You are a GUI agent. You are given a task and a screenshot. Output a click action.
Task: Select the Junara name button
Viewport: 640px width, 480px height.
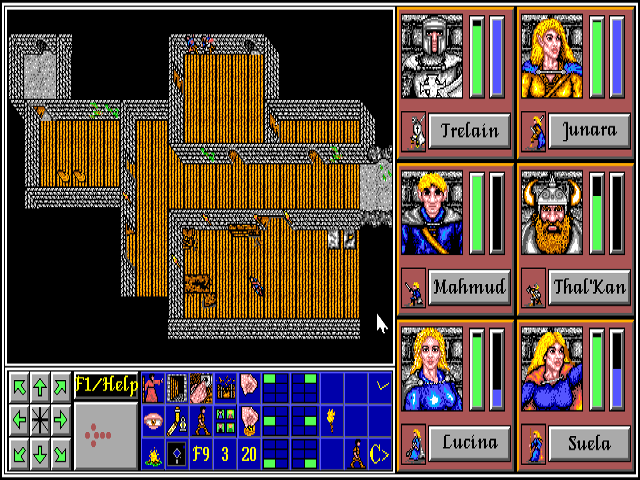tap(589, 131)
